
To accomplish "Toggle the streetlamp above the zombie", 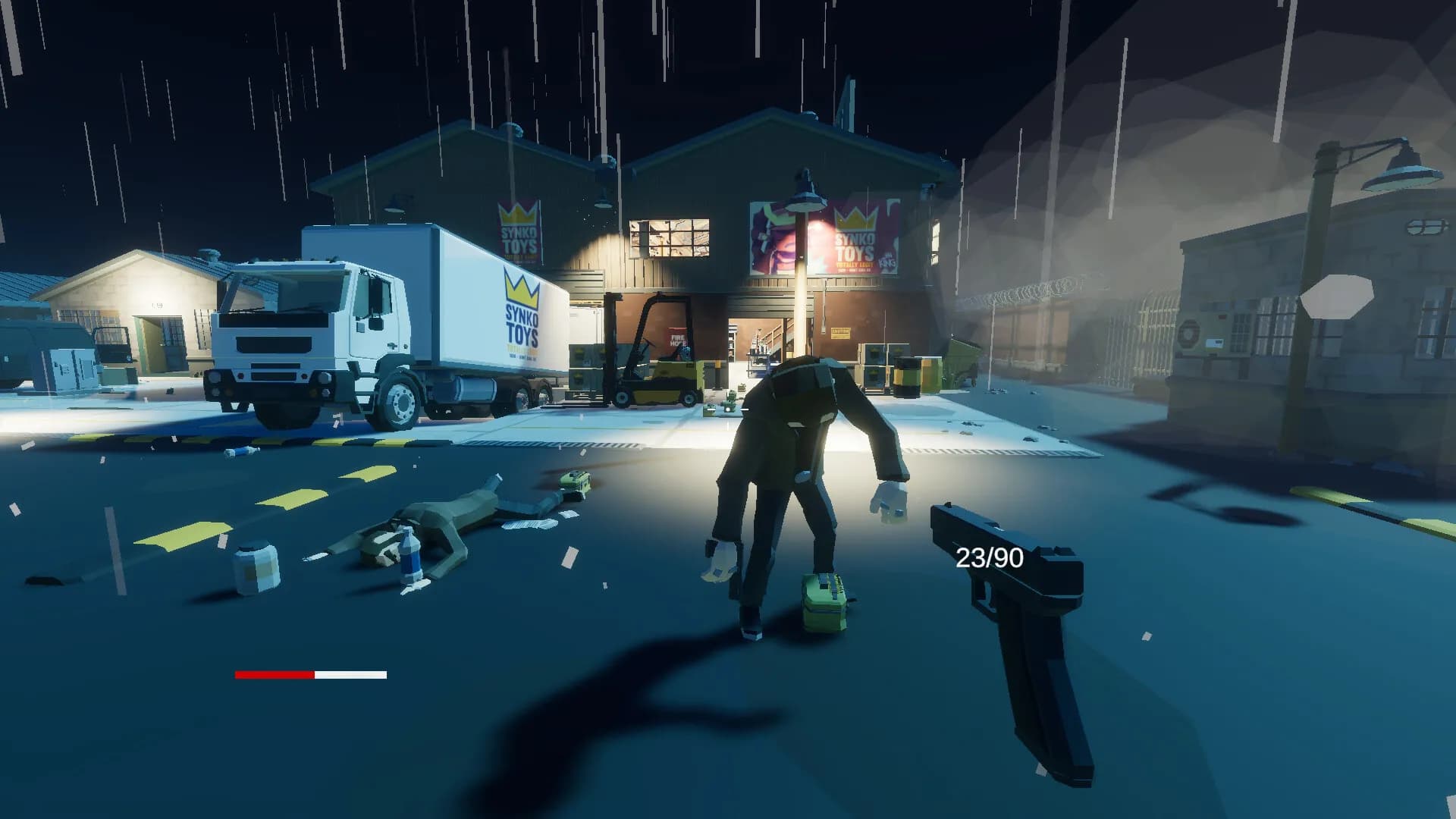I will click(804, 201).
